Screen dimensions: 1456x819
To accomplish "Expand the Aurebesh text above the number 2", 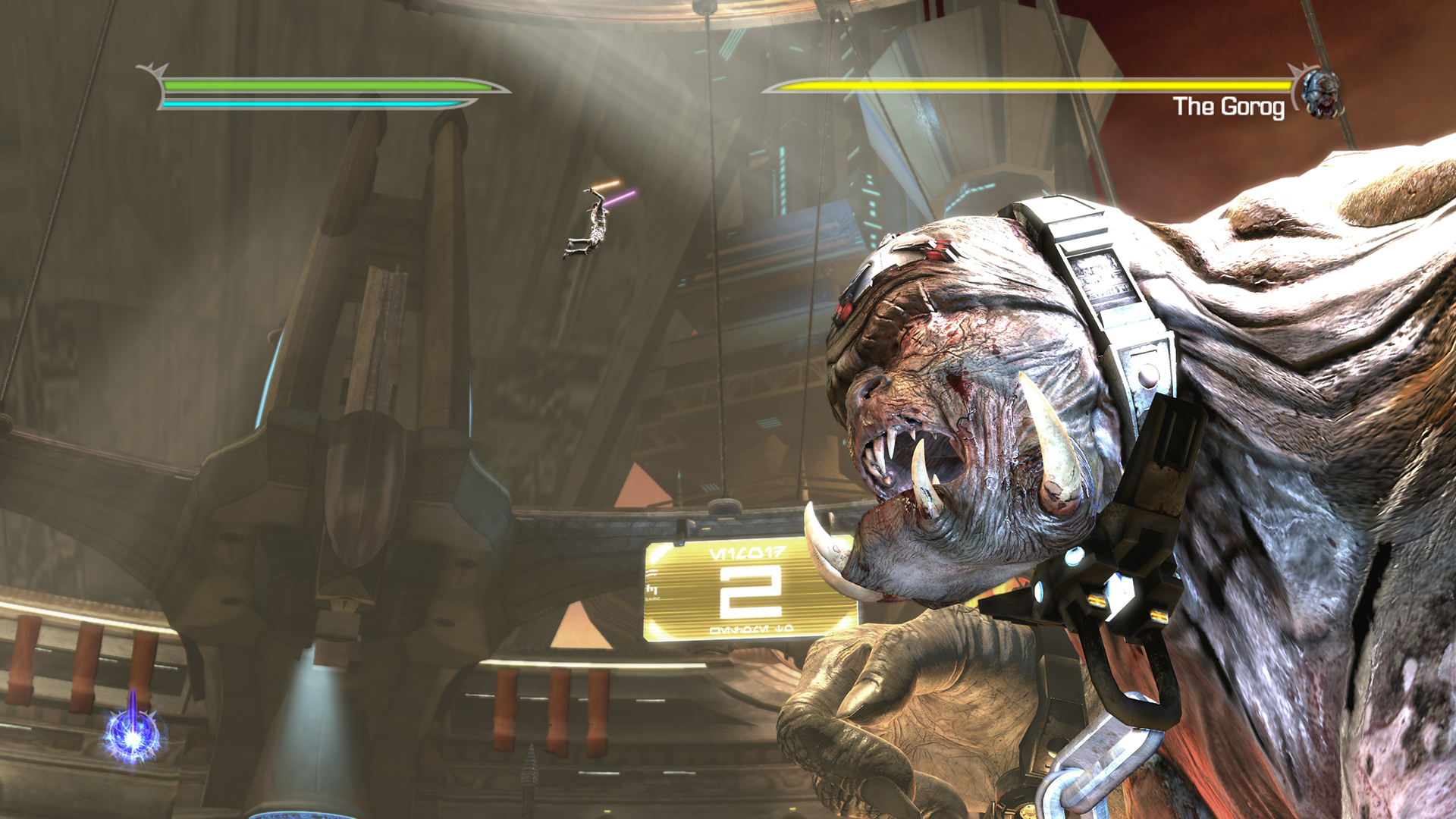I will [747, 554].
